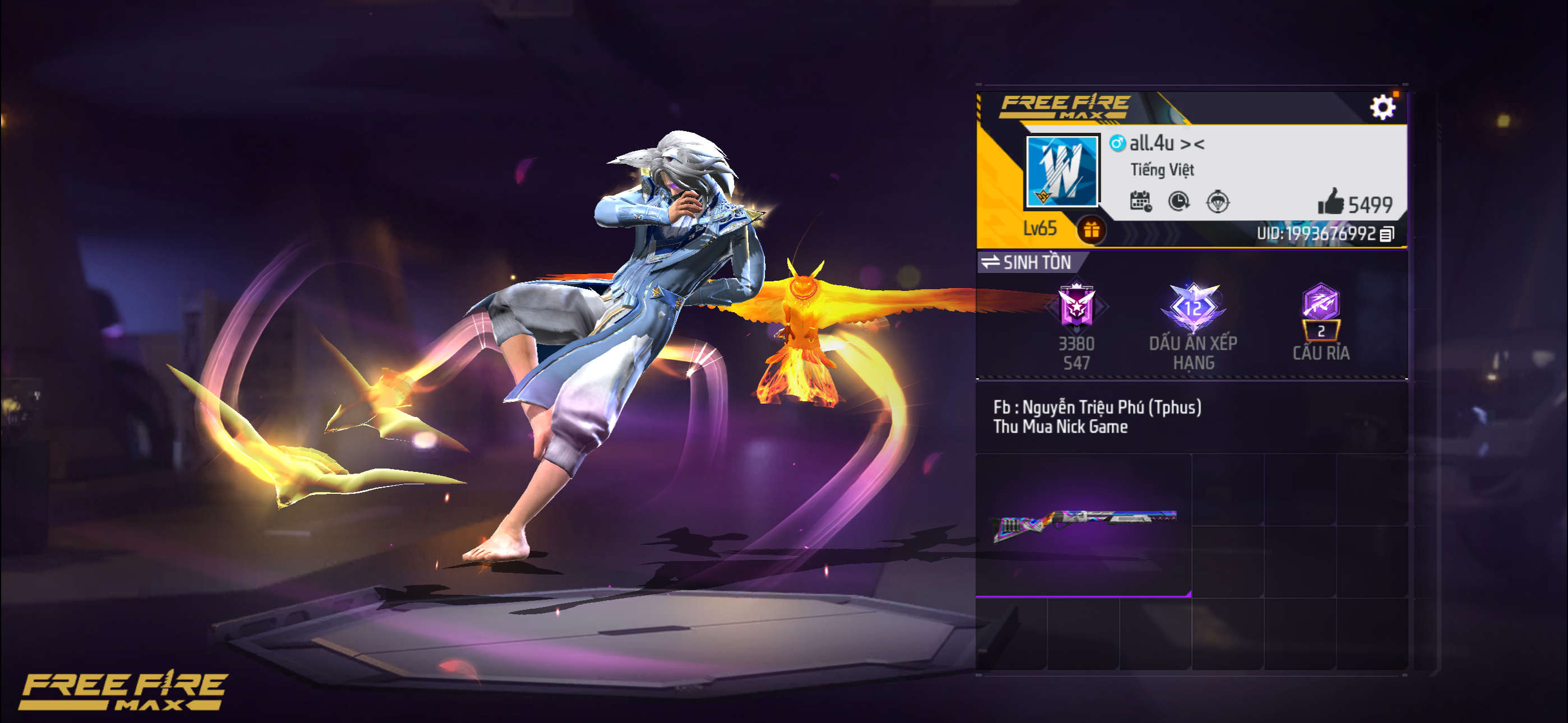Viewport: 1568px width, 723px height.
Task: Click the blue gender icon beside the name
Action: (1117, 143)
